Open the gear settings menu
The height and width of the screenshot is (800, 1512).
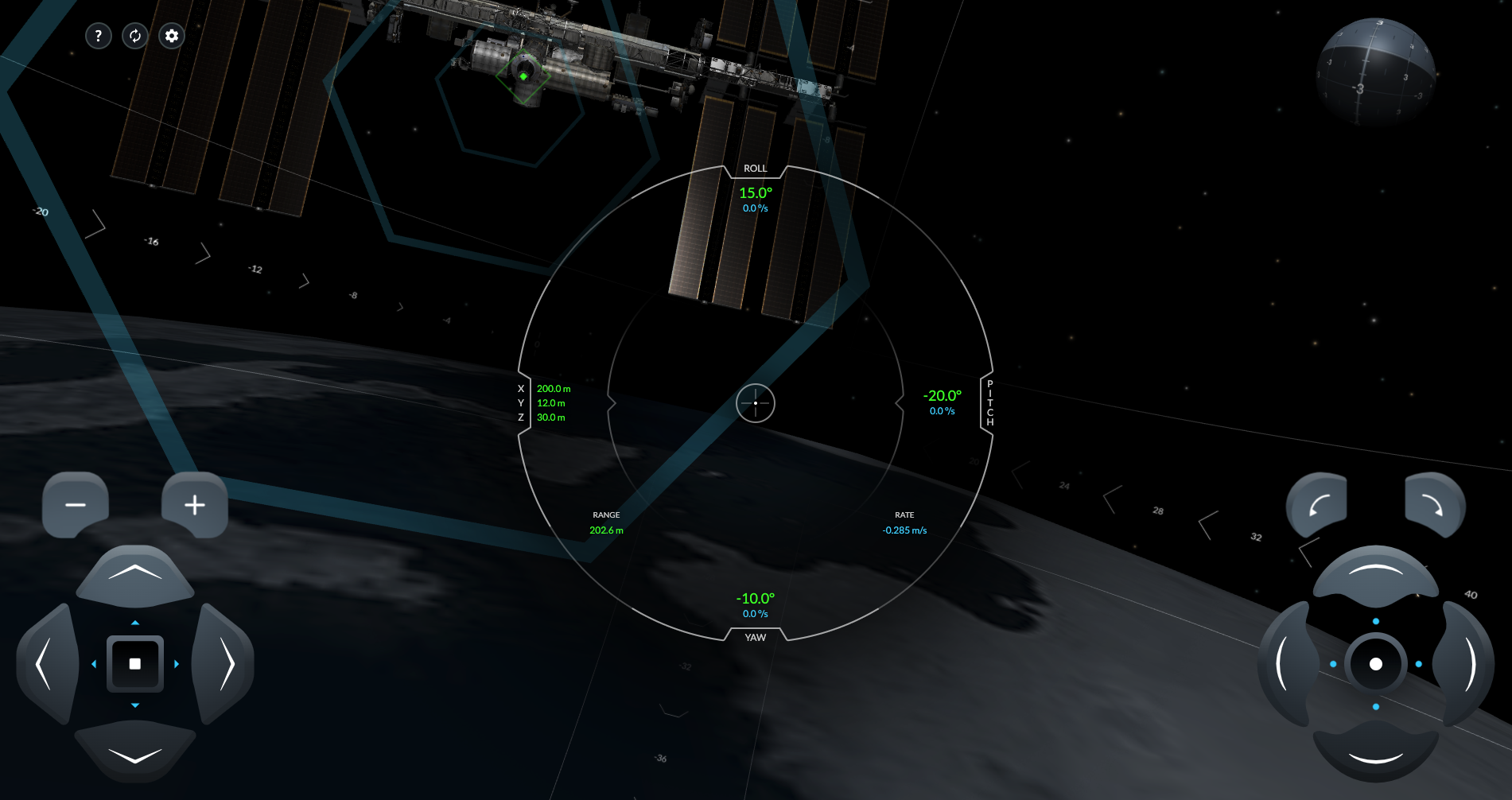pyautogui.click(x=172, y=36)
